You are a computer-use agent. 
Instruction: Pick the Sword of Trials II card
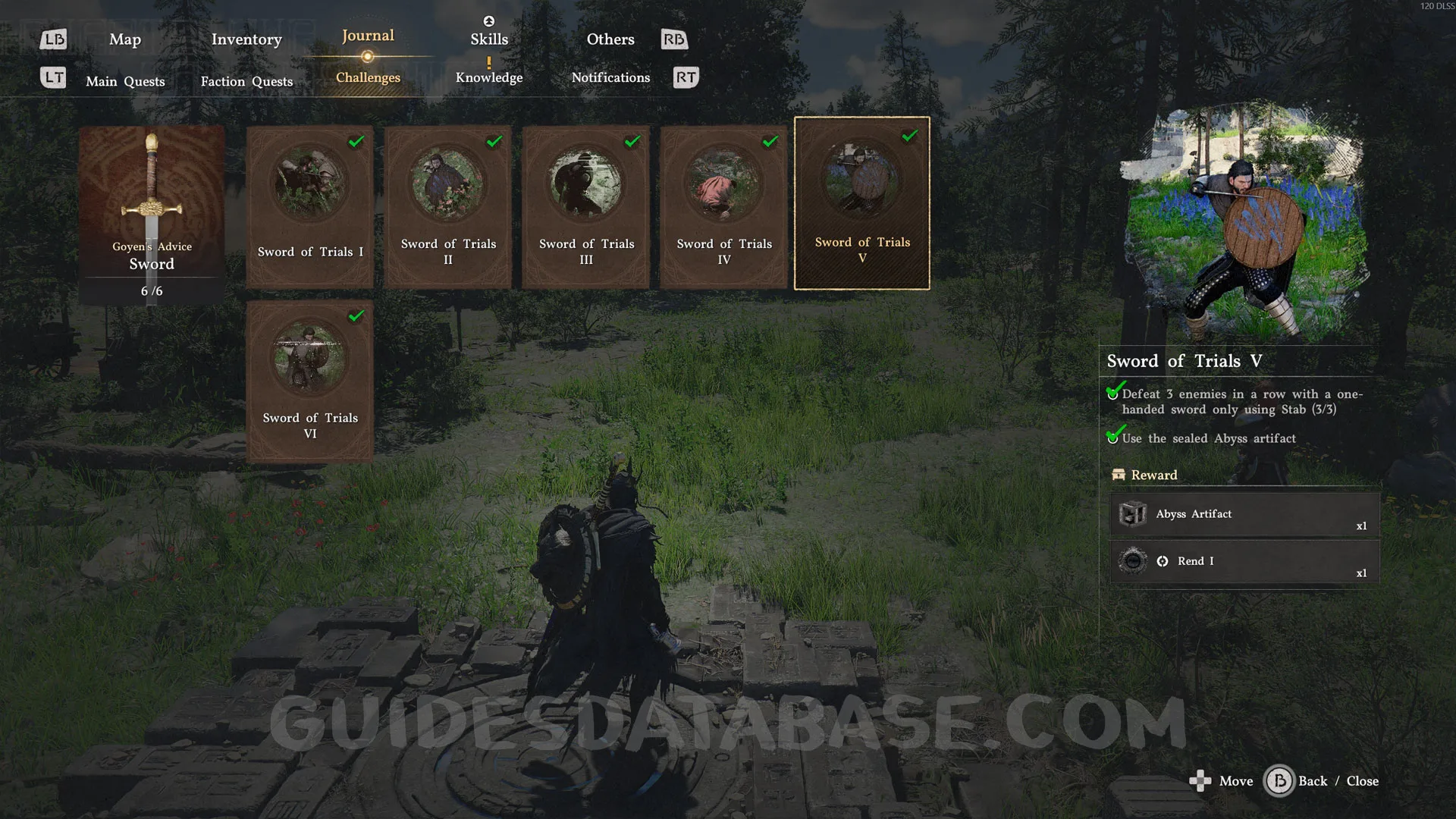click(x=448, y=206)
